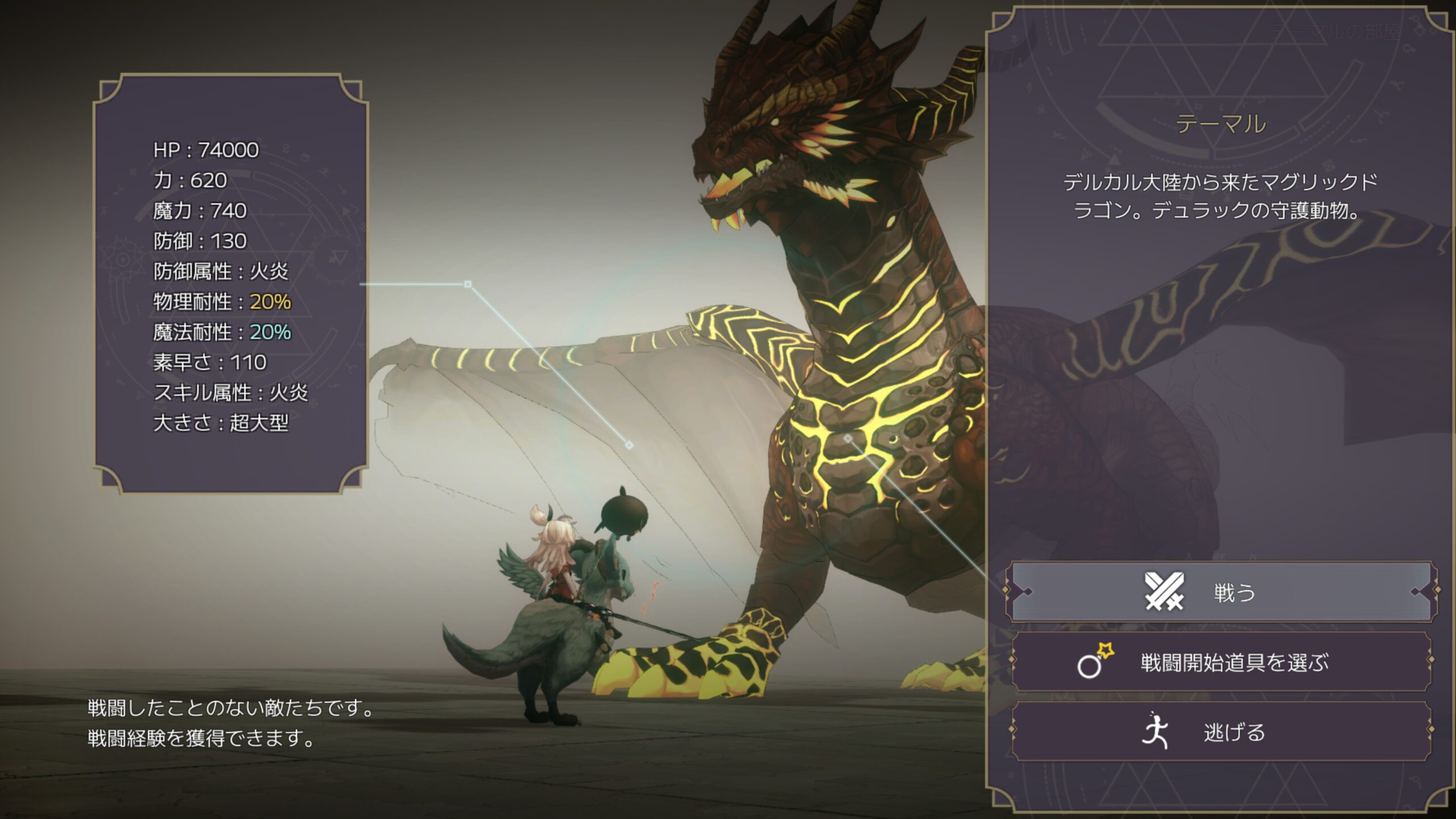Select 逃げる to flee the encounter
The width and height of the screenshot is (1456, 819).
coord(1221,732)
